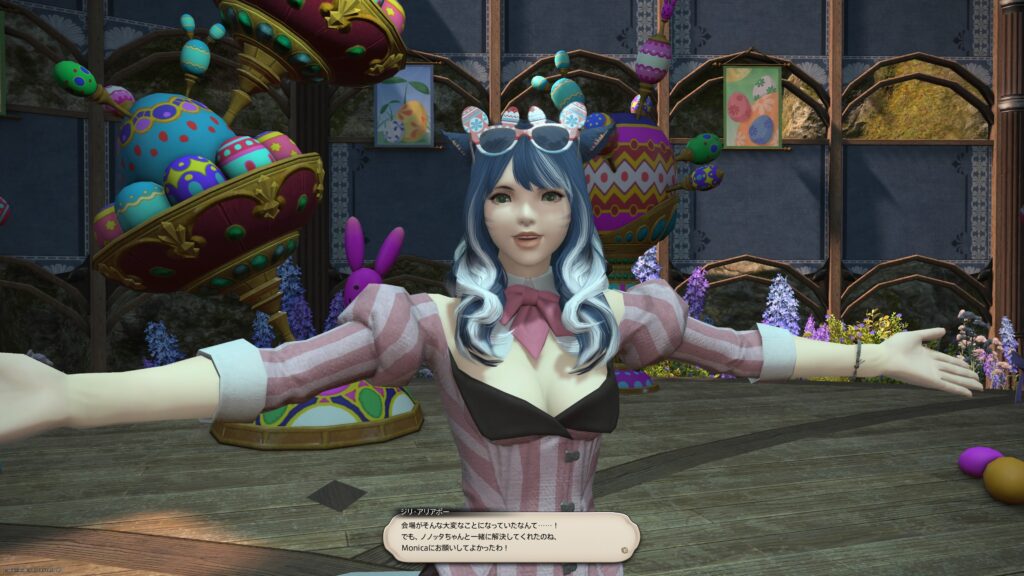The width and height of the screenshot is (1024, 576).
Task: Click the dialogue continue indicator icon
Action: click(x=624, y=549)
